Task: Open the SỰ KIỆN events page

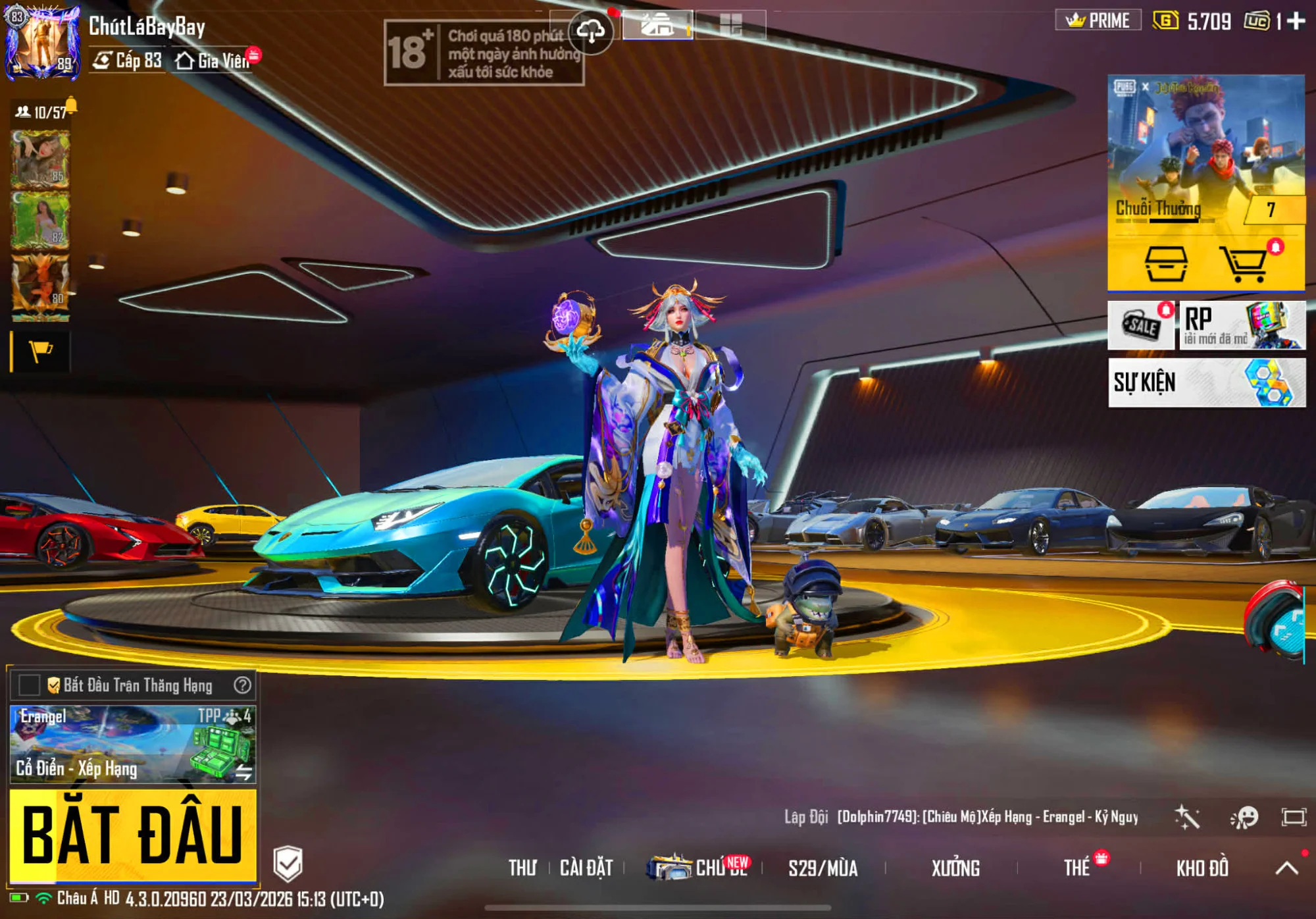Action: pos(1206,382)
